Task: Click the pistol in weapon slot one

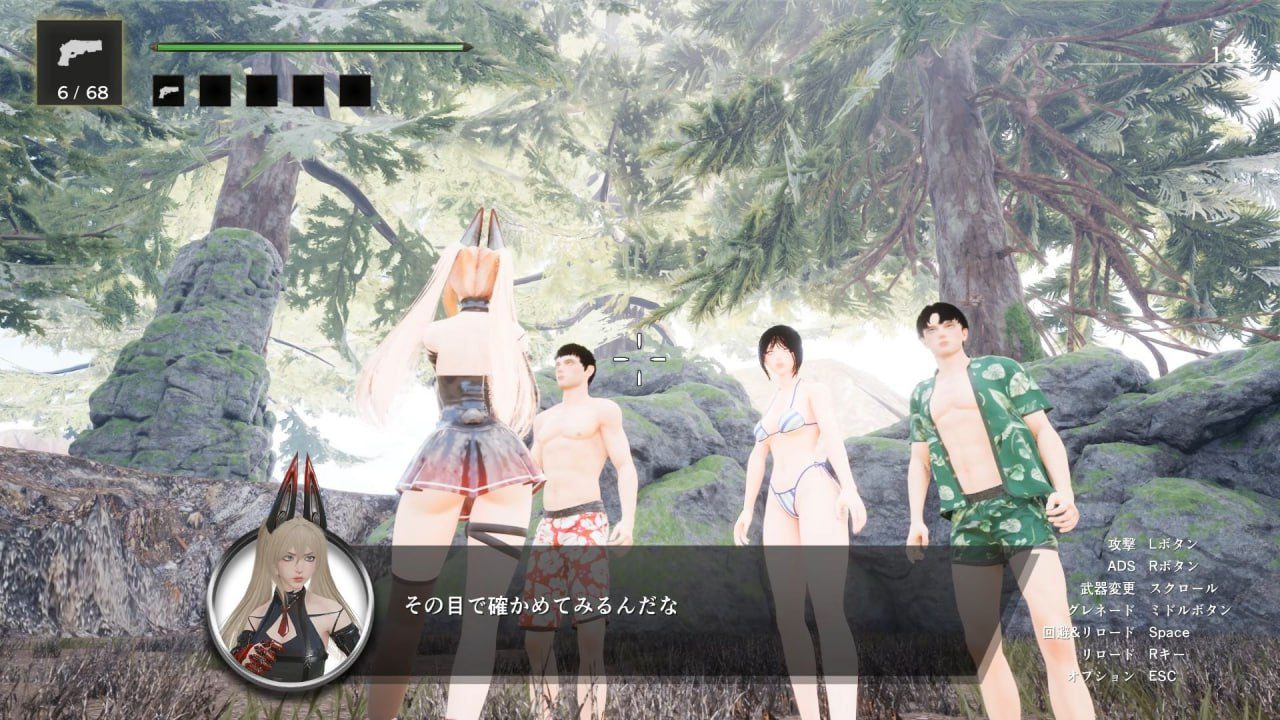Action: pos(168,90)
